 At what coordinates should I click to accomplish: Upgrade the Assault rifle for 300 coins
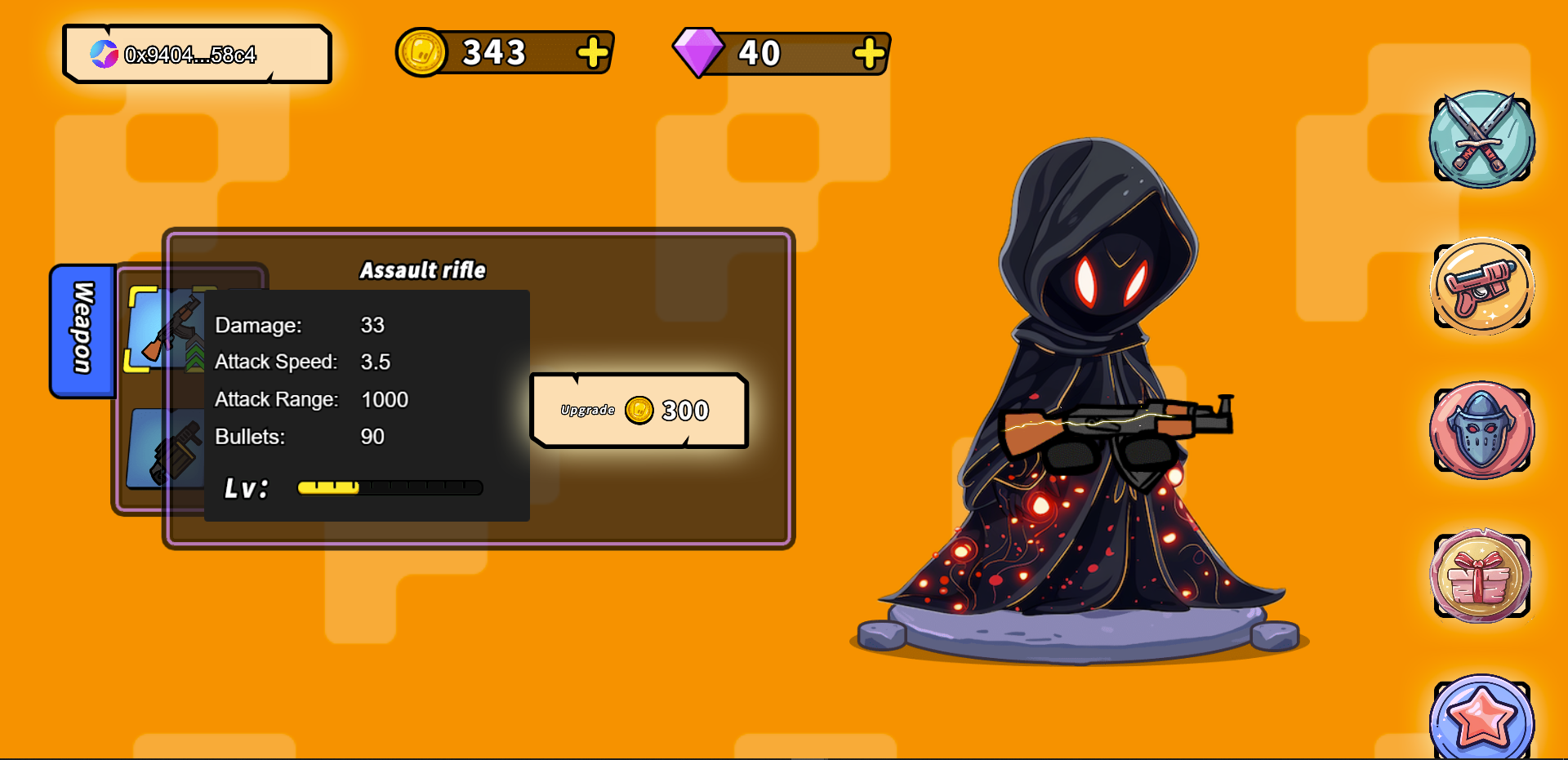pos(639,411)
